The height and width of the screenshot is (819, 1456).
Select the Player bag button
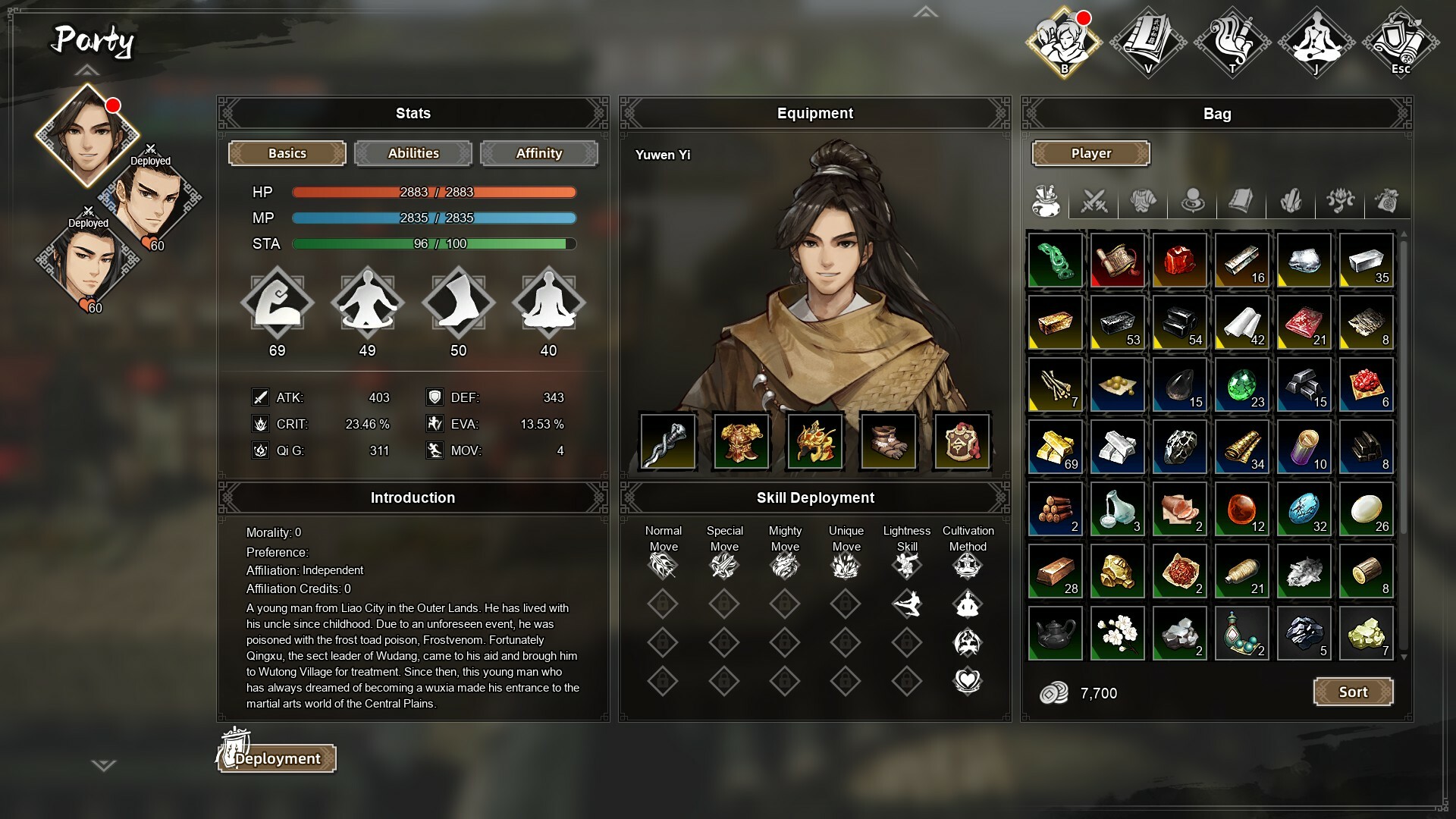1090,153
